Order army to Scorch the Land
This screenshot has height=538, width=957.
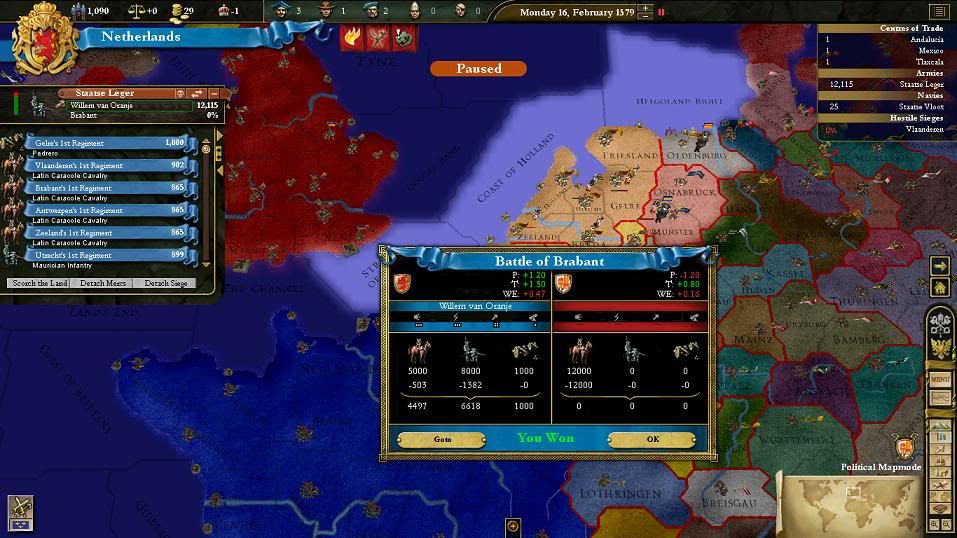point(40,283)
